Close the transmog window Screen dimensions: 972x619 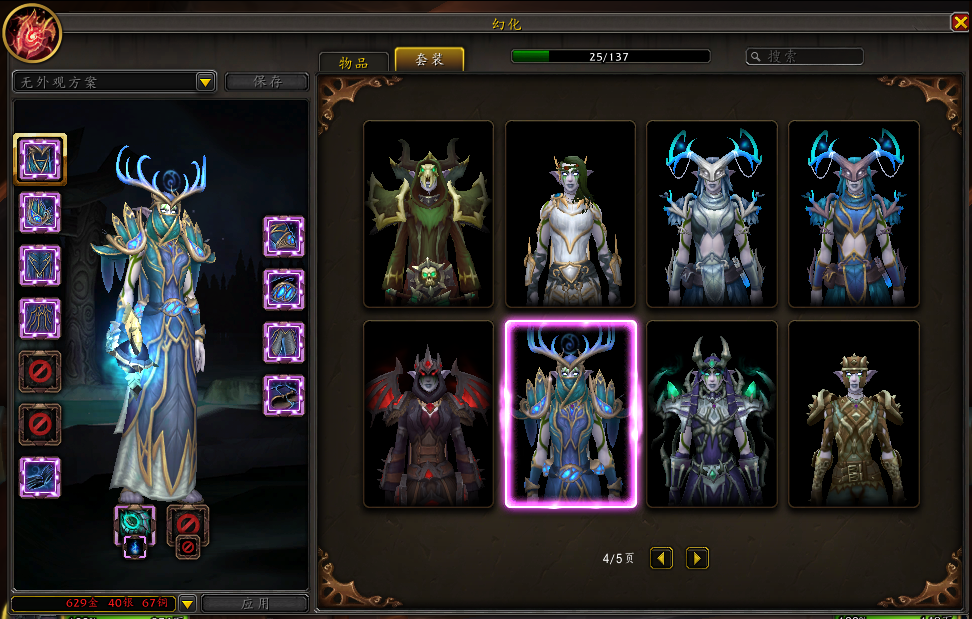(959, 22)
